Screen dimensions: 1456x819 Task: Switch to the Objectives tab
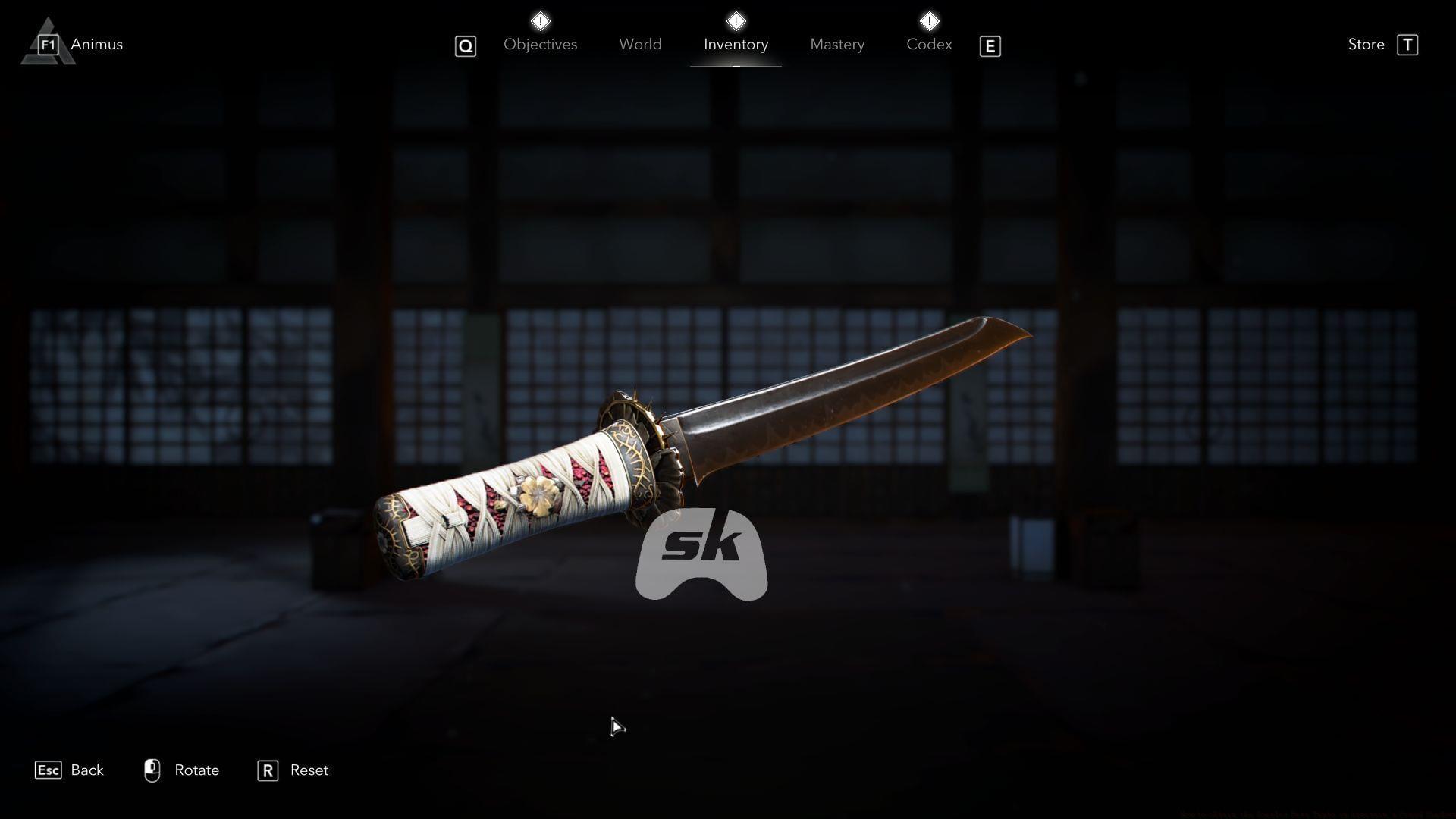pyautogui.click(x=540, y=44)
